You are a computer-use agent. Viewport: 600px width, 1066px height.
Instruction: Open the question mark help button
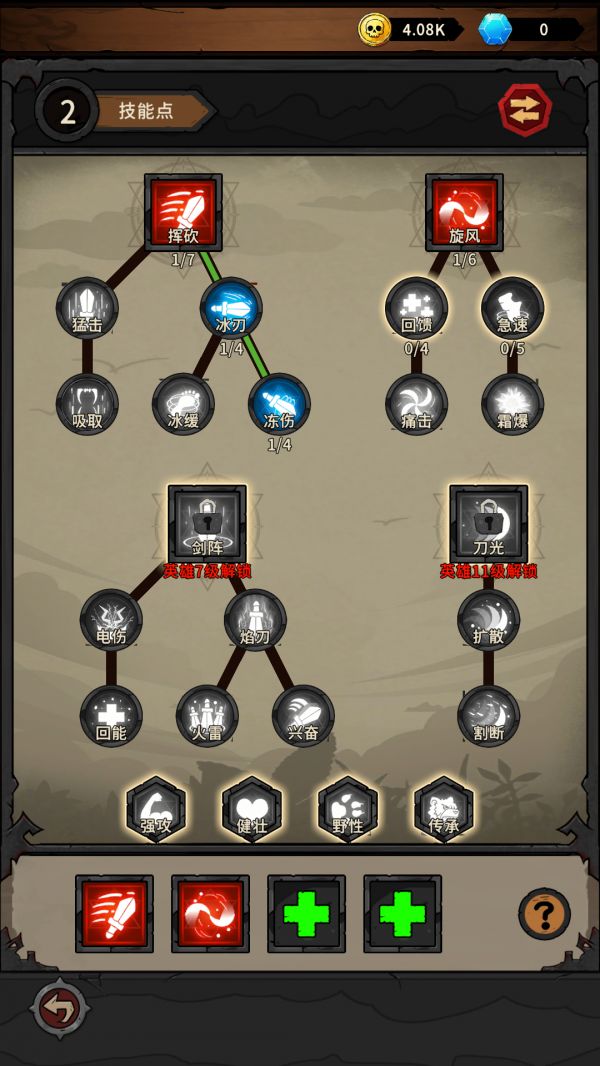pyautogui.click(x=544, y=913)
